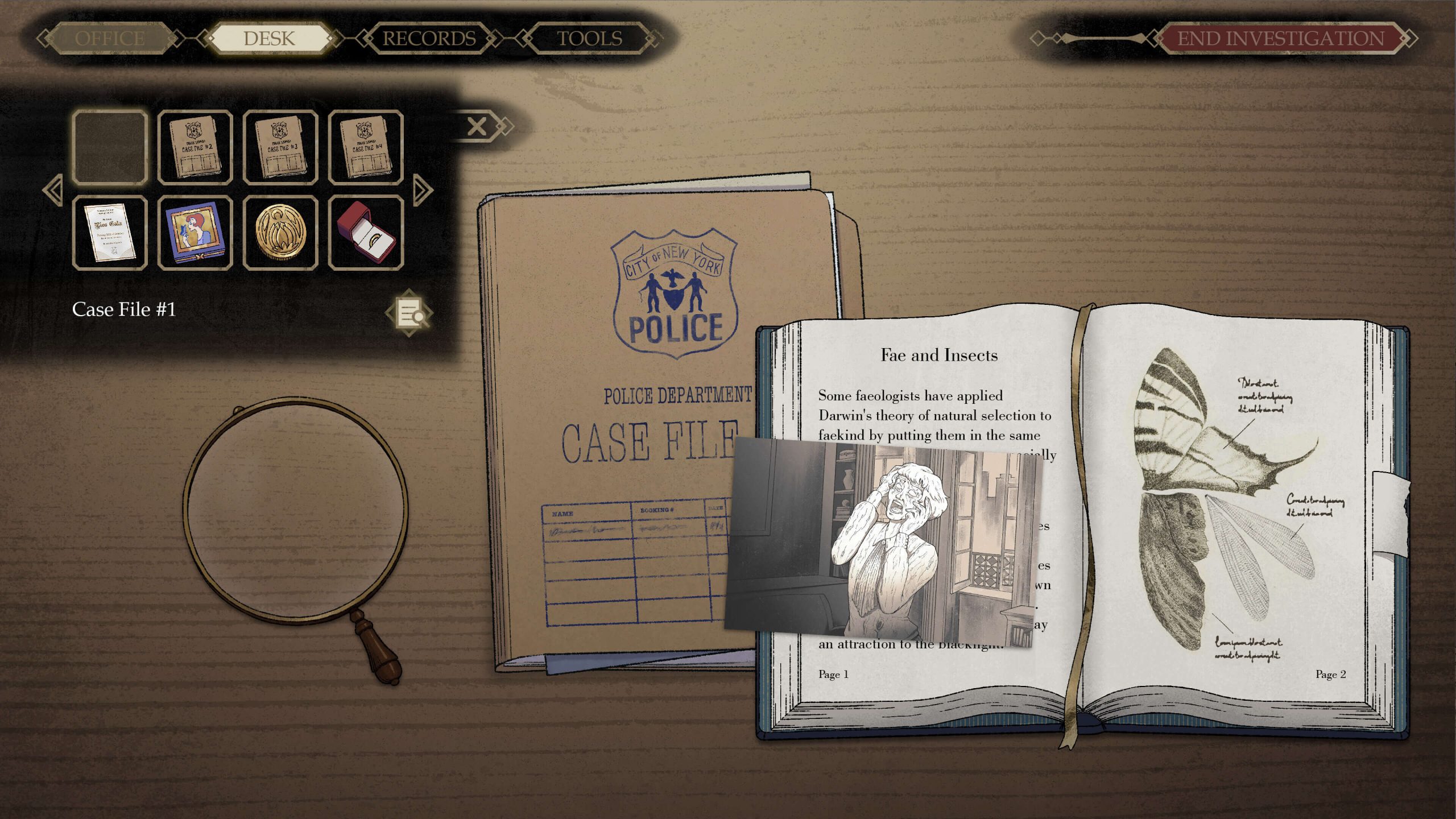Viewport: 1456px width, 819px height.
Task: Close the inventory panel with X
Action: [477, 126]
